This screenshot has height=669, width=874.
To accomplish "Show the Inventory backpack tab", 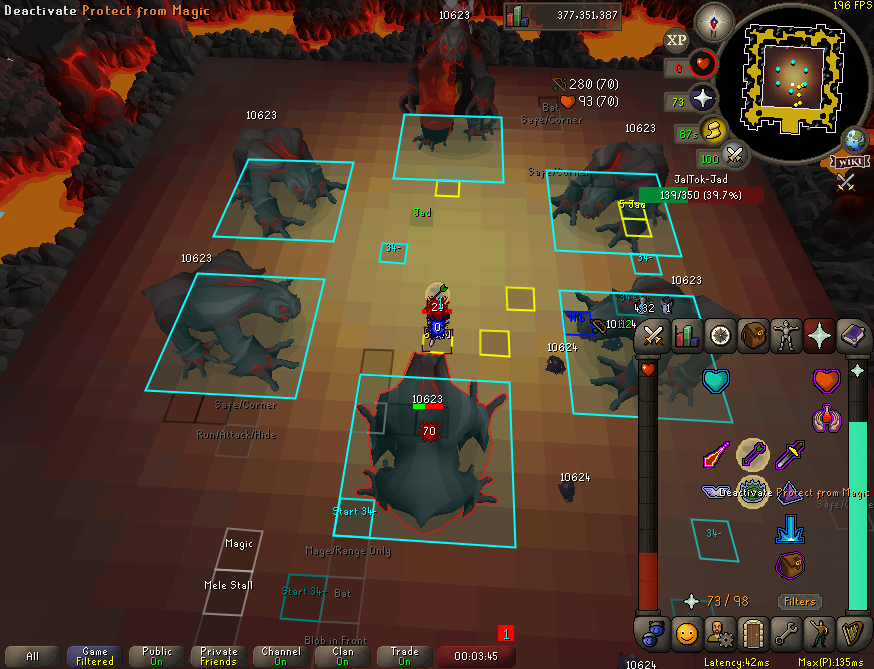I will [x=753, y=336].
